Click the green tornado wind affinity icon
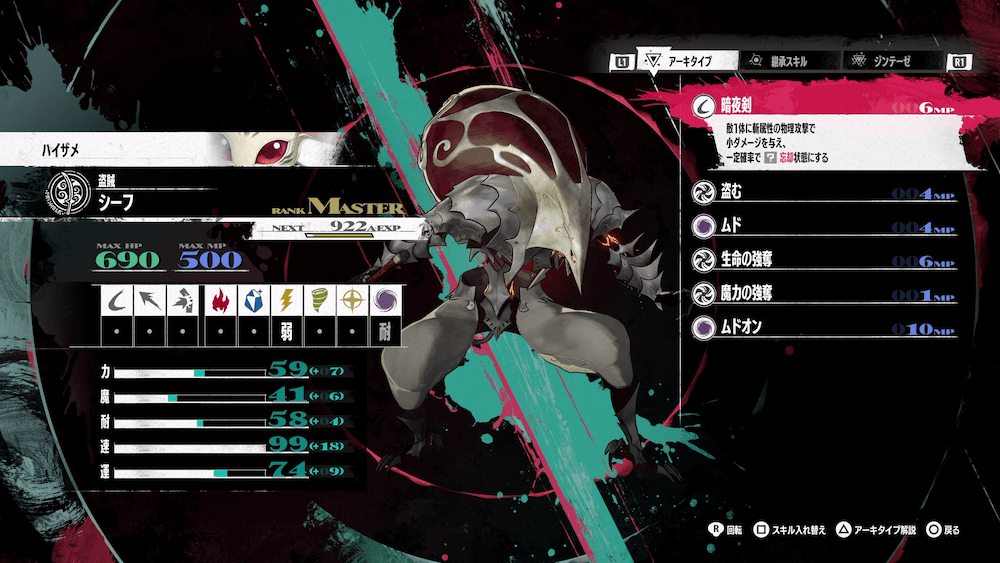This screenshot has width=1000, height=563. click(x=319, y=300)
